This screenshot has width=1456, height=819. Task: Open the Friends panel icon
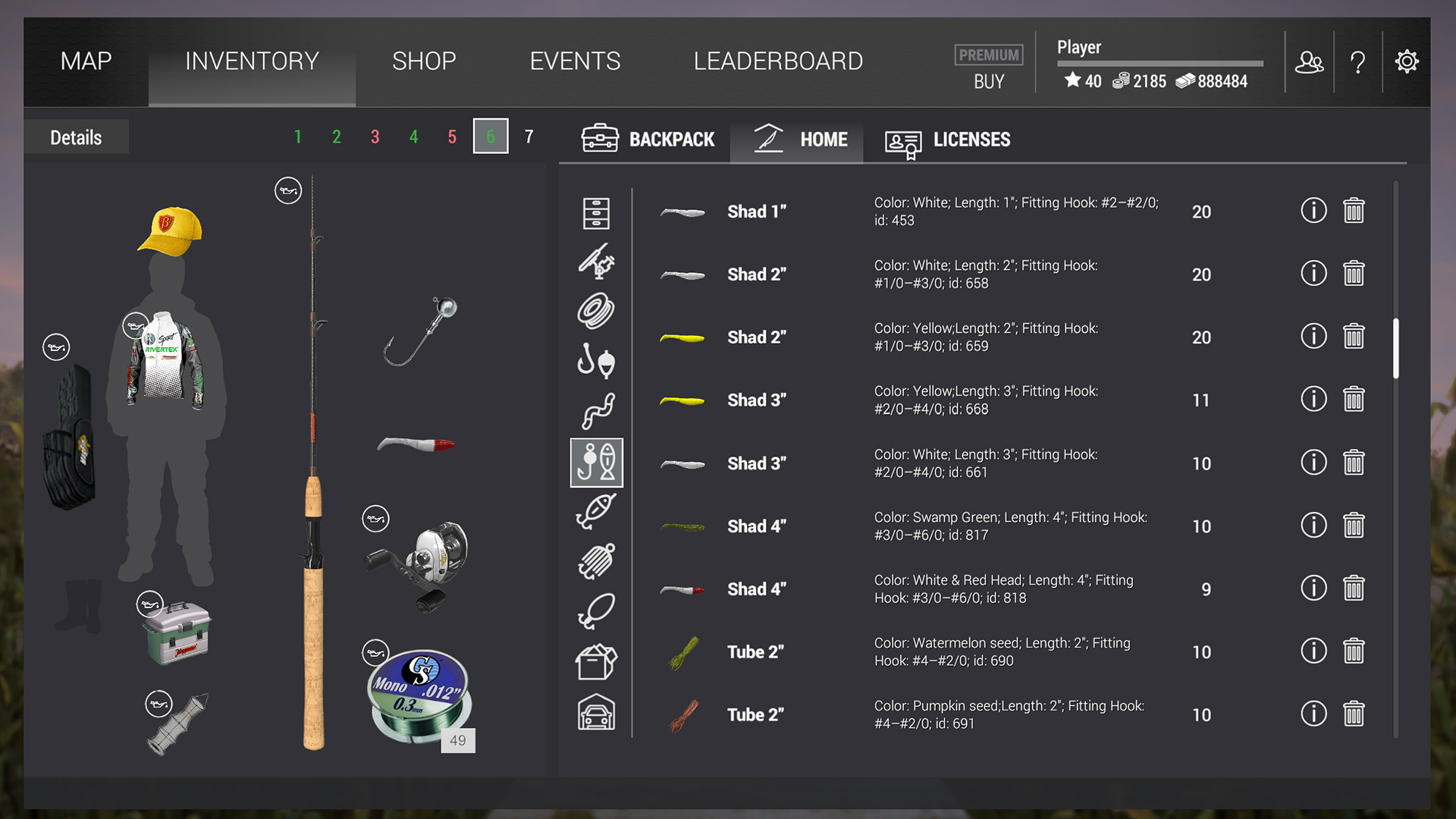tap(1310, 61)
